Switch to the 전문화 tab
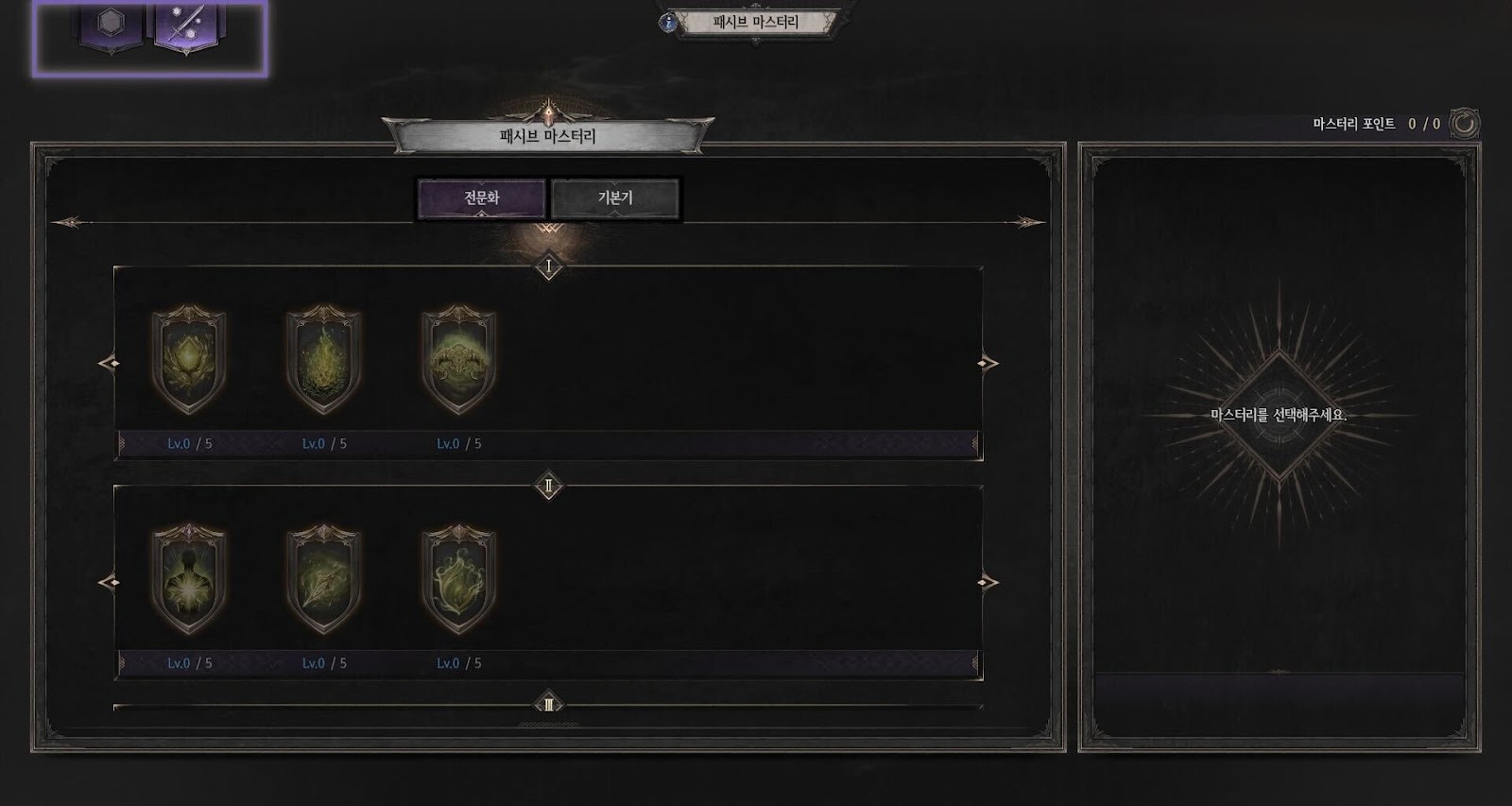The image size is (1512, 806). pos(481,198)
